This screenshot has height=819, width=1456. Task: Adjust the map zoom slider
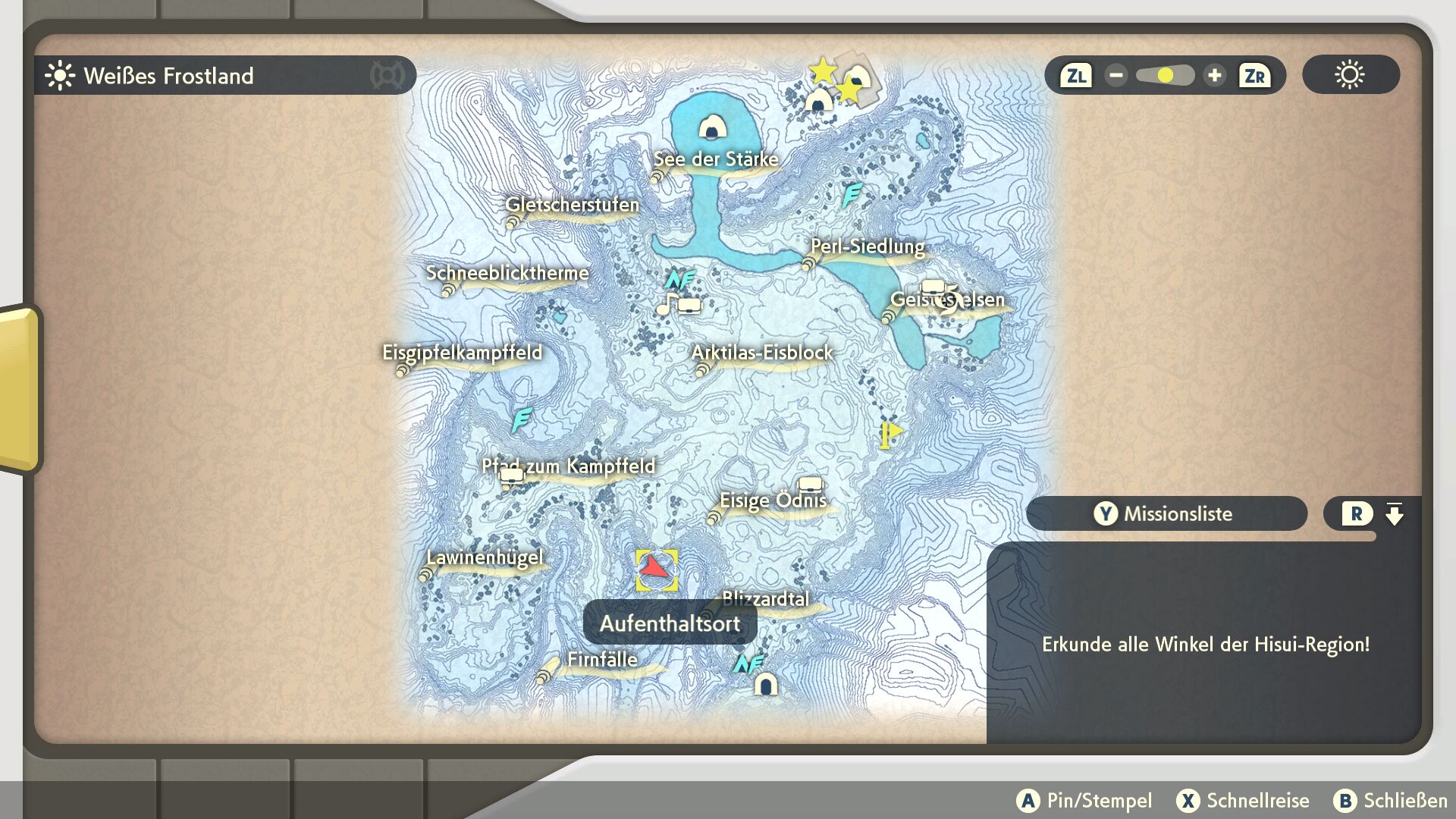point(1165,76)
